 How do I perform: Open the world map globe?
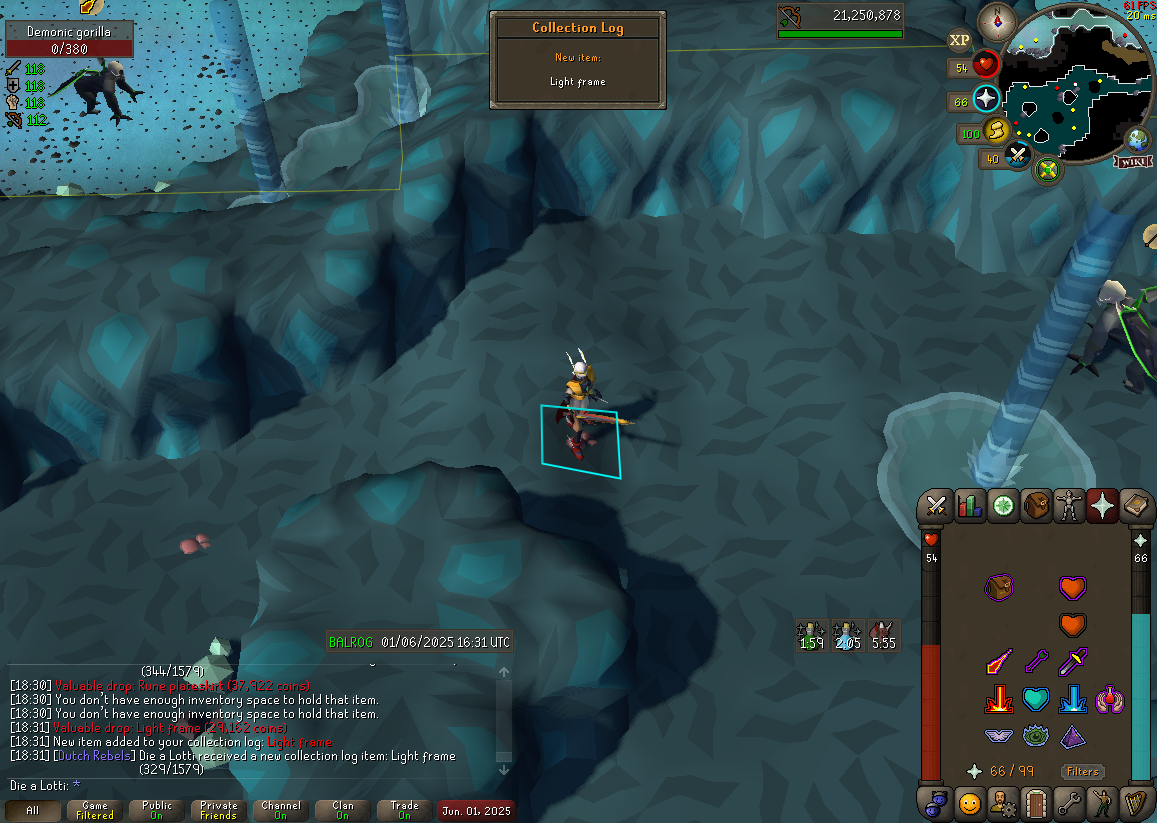pyautogui.click(x=1138, y=139)
